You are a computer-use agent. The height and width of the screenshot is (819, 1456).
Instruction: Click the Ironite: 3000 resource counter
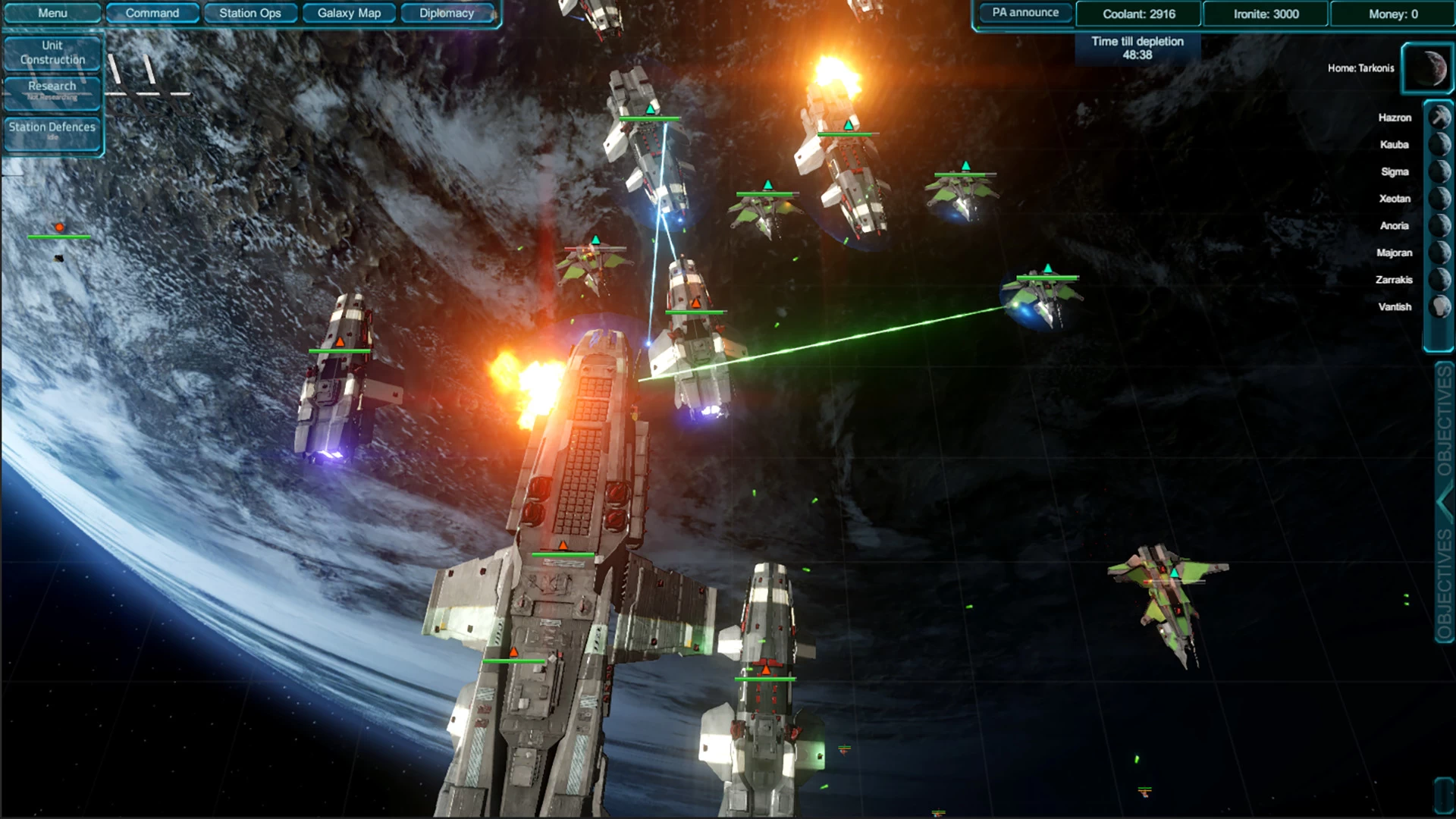[x=1265, y=14]
